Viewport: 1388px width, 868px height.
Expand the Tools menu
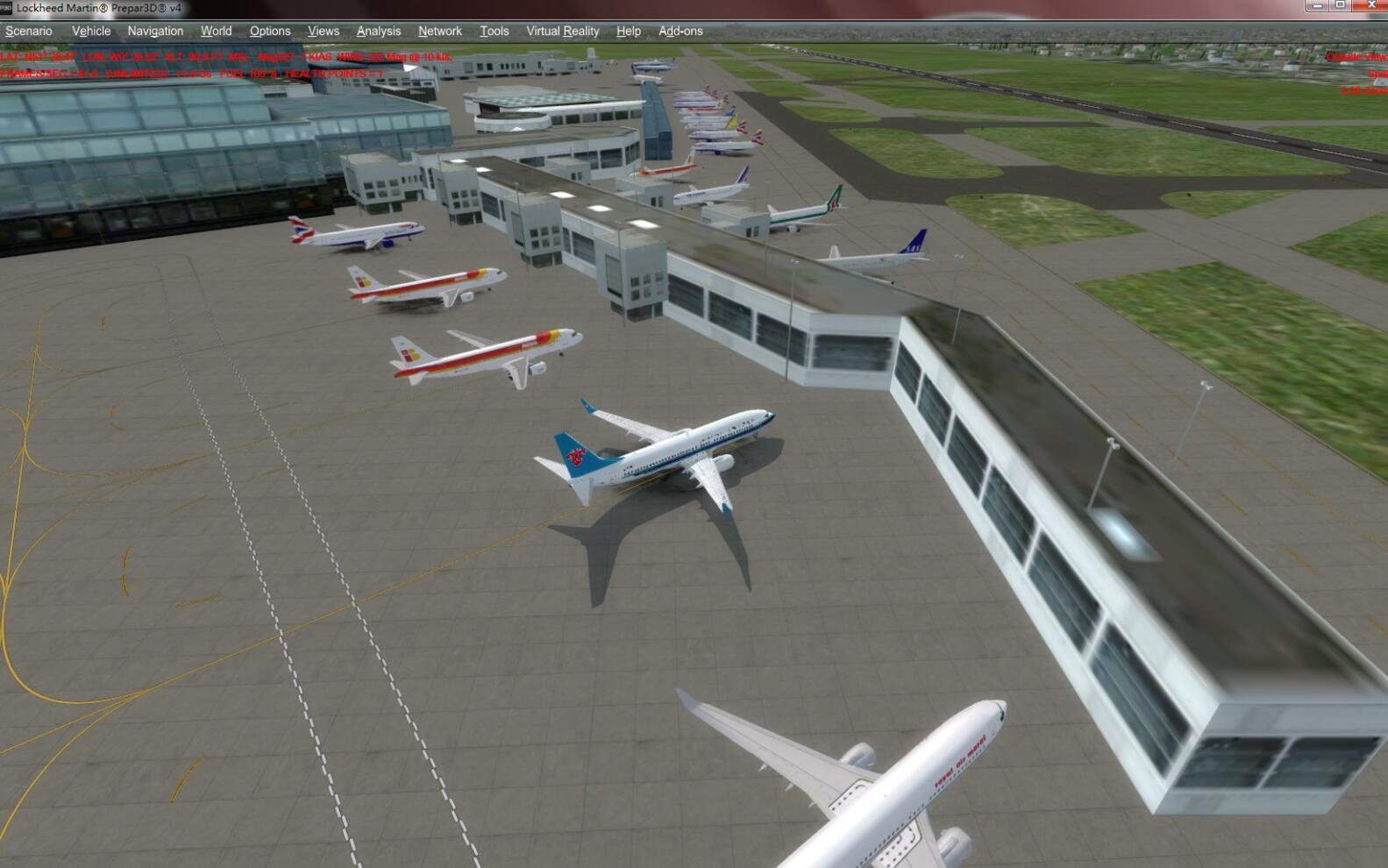pyautogui.click(x=495, y=31)
